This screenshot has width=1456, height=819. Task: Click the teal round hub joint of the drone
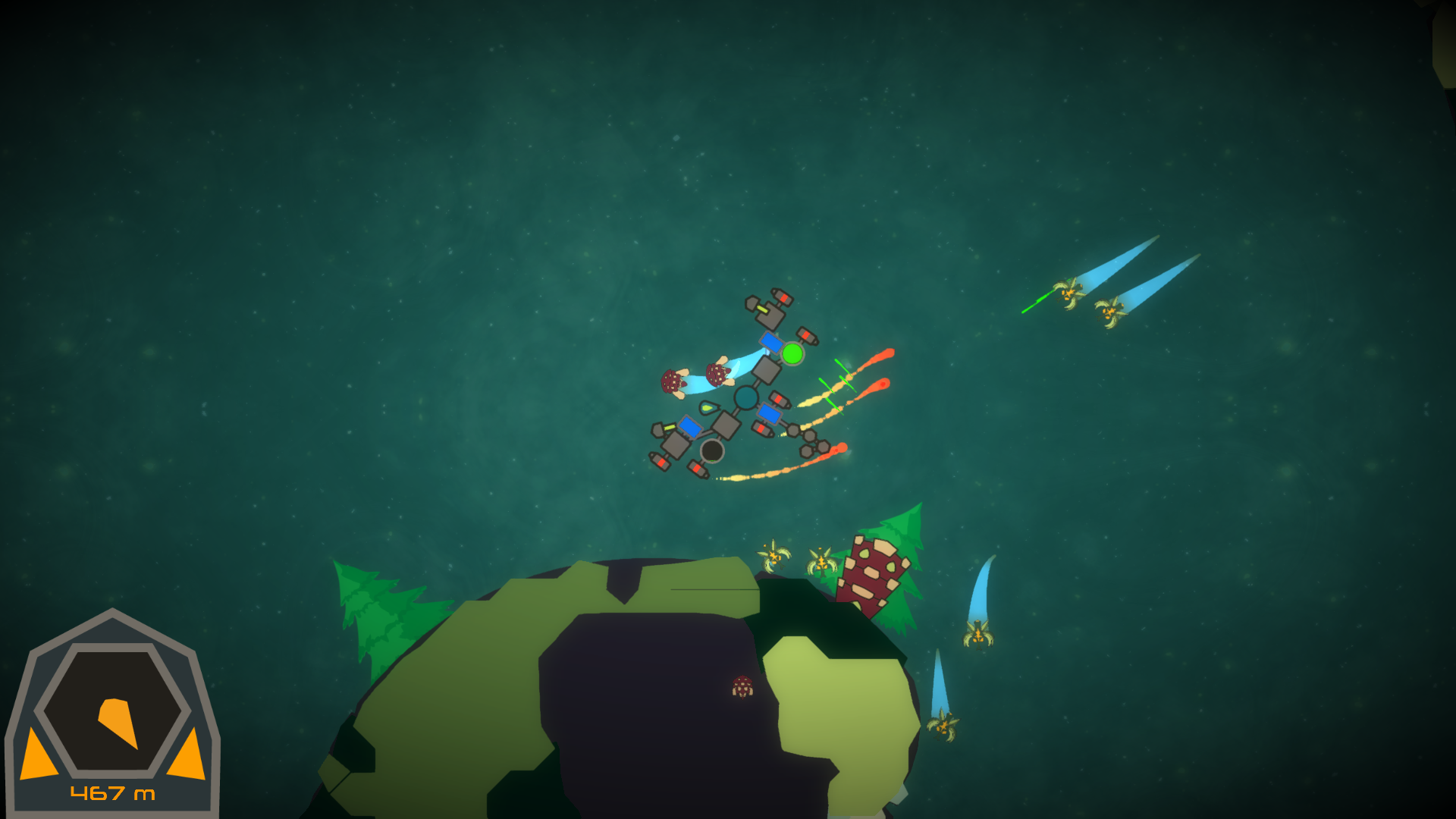tap(747, 397)
